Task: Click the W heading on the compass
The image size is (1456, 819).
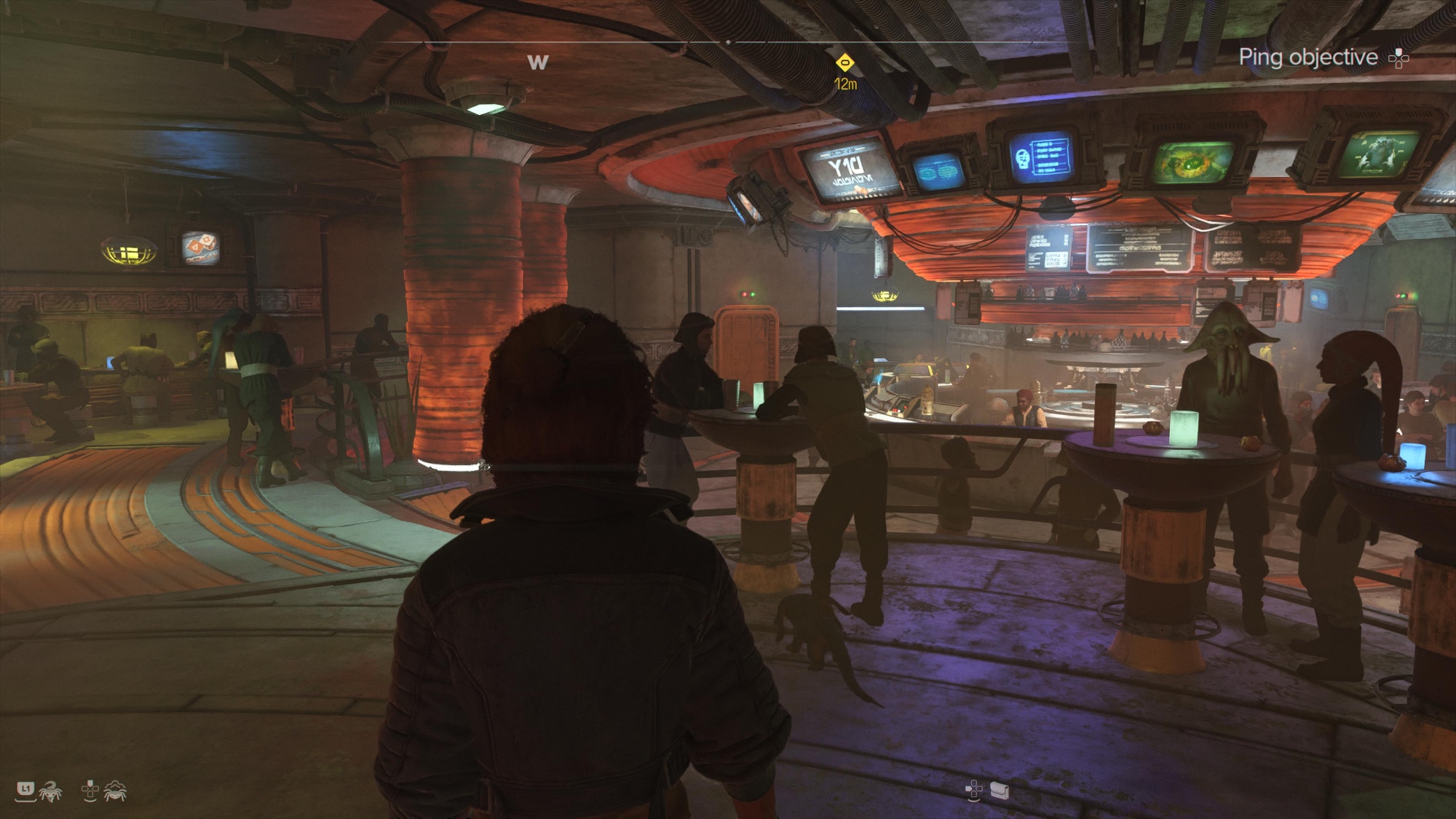Action: coord(538,63)
